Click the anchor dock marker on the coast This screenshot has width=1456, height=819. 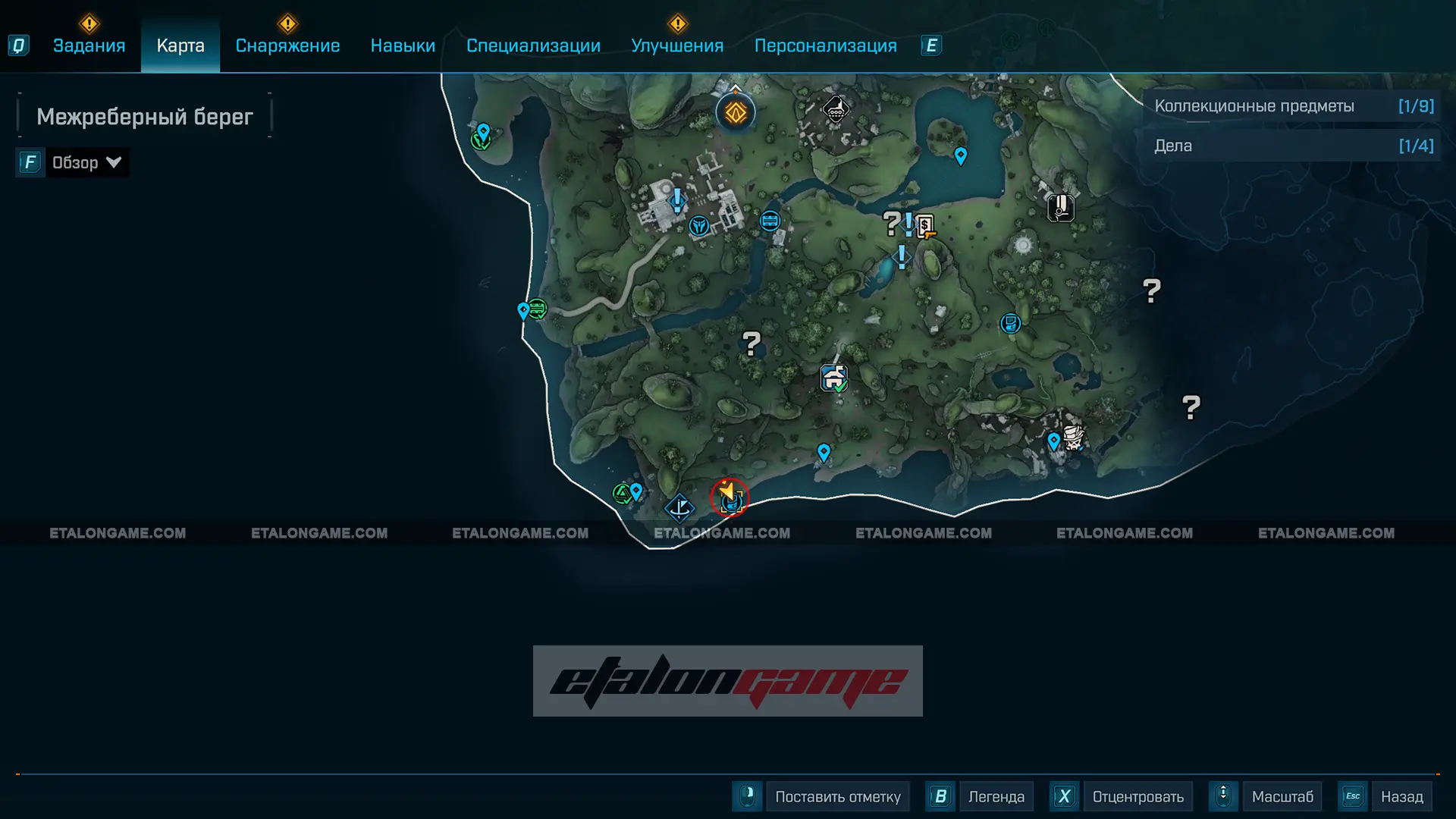[x=679, y=507]
